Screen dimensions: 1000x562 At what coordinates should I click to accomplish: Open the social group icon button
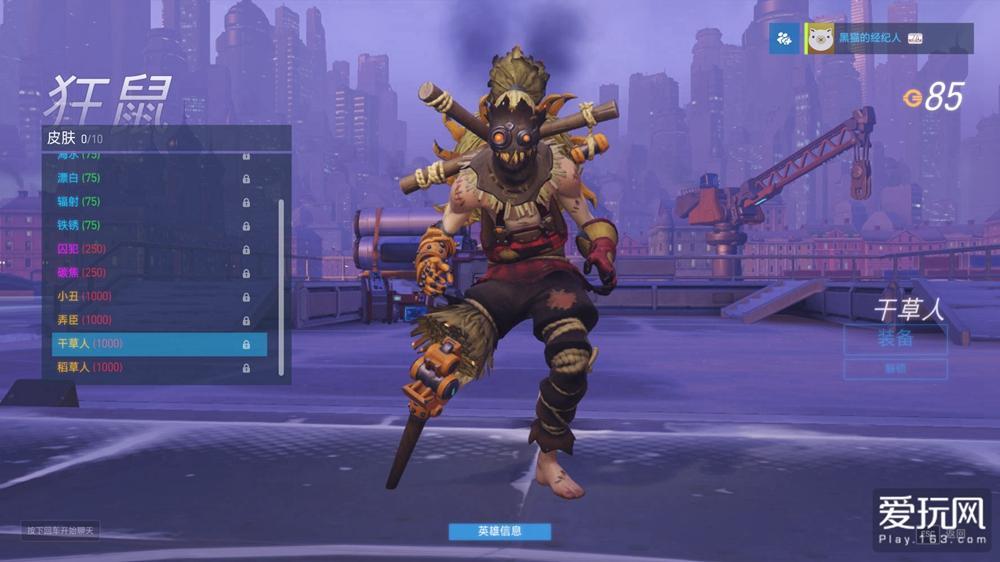coord(785,38)
